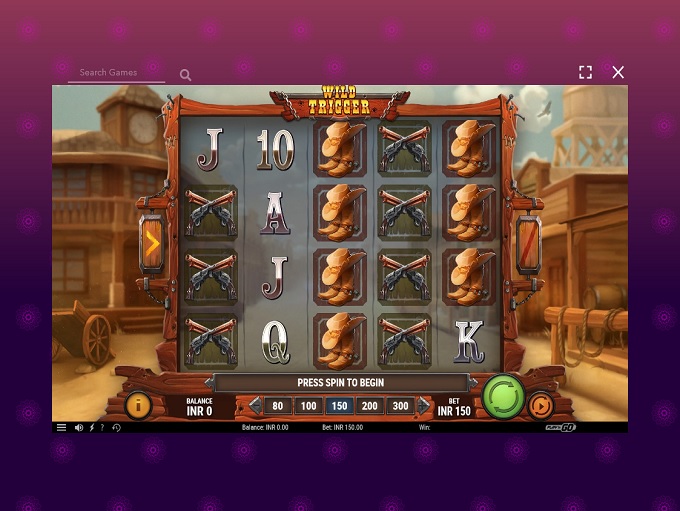Screen dimensions: 680x511
Task: Set the bet to 200
Action: point(370,406)
